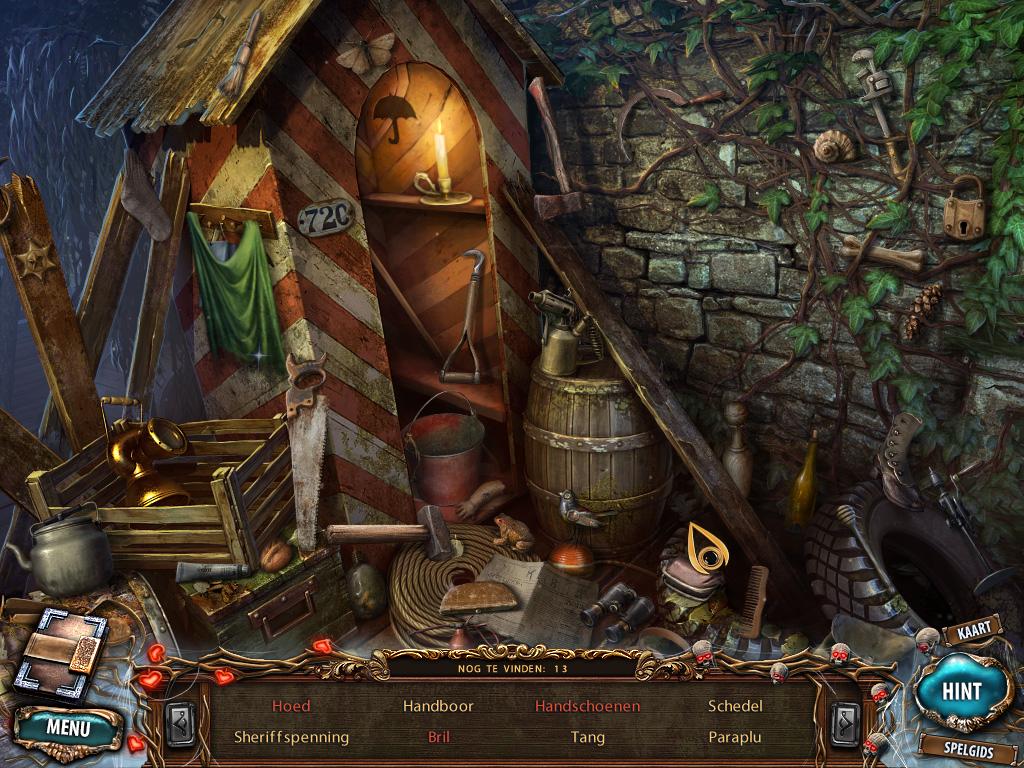Use the HINT button
The width and height of the screenshot is (1024, 768).
(962, 691)
